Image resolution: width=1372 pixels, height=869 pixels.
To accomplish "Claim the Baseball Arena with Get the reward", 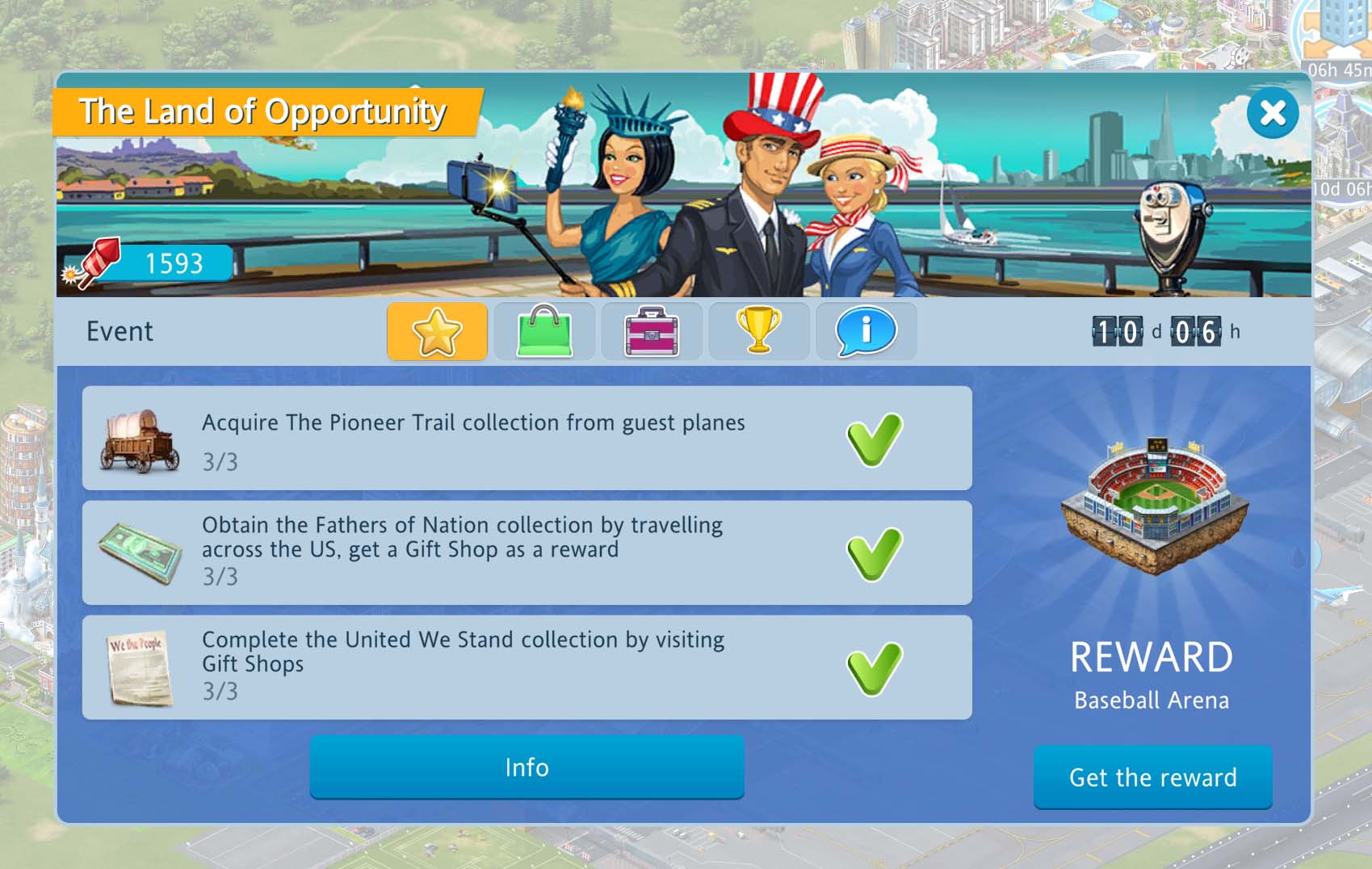I will coord(1152,777).
